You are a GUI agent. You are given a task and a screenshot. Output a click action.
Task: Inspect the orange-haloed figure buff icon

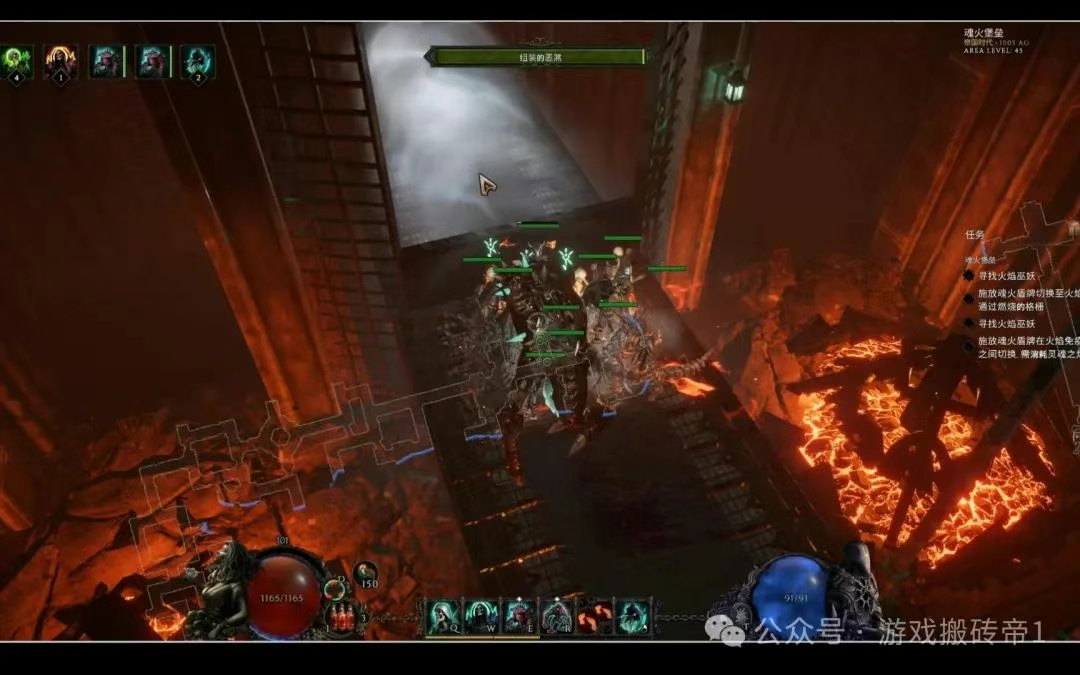click(61, 61)
